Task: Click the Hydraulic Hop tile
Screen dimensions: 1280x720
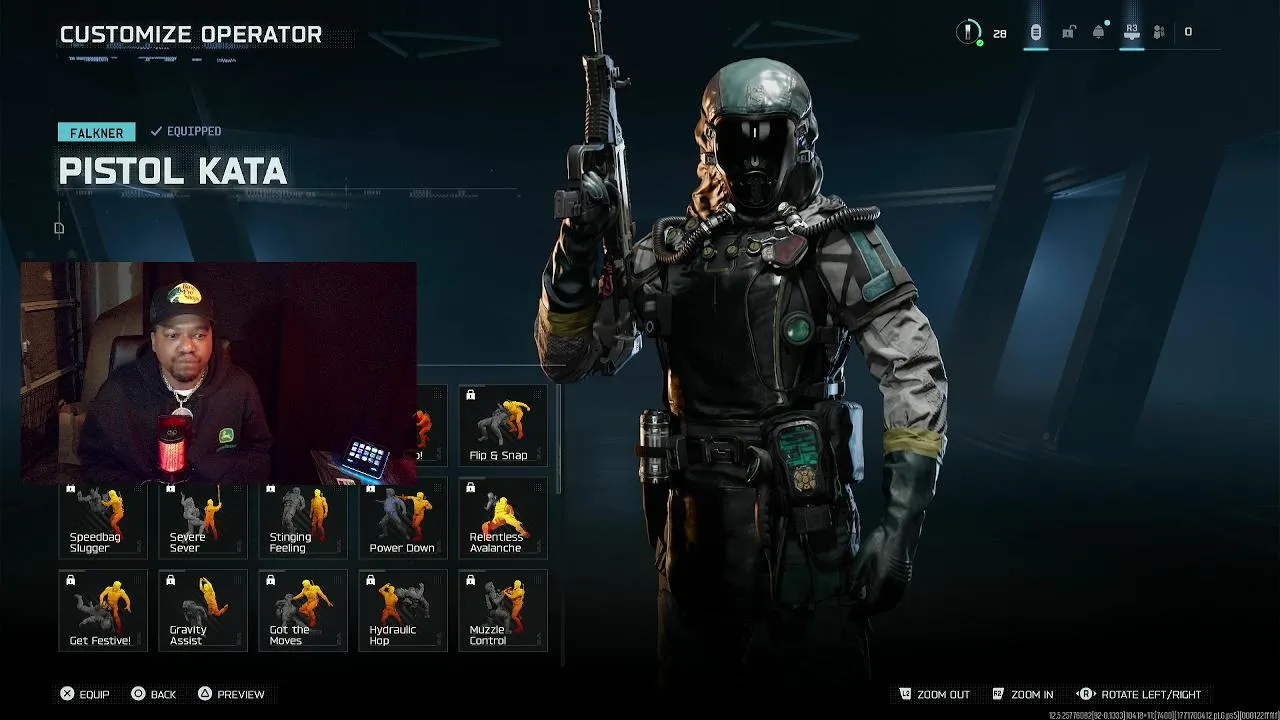Action: pos(402,610)
